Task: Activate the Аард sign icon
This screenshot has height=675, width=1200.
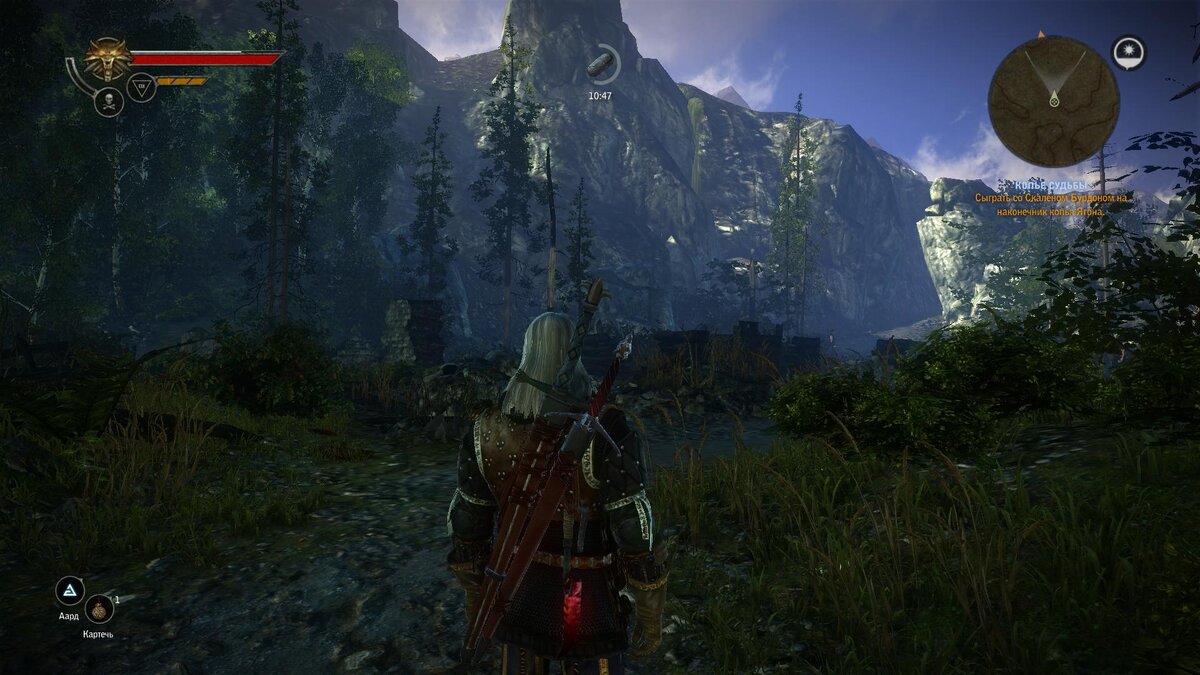Action: click(69, 591)
